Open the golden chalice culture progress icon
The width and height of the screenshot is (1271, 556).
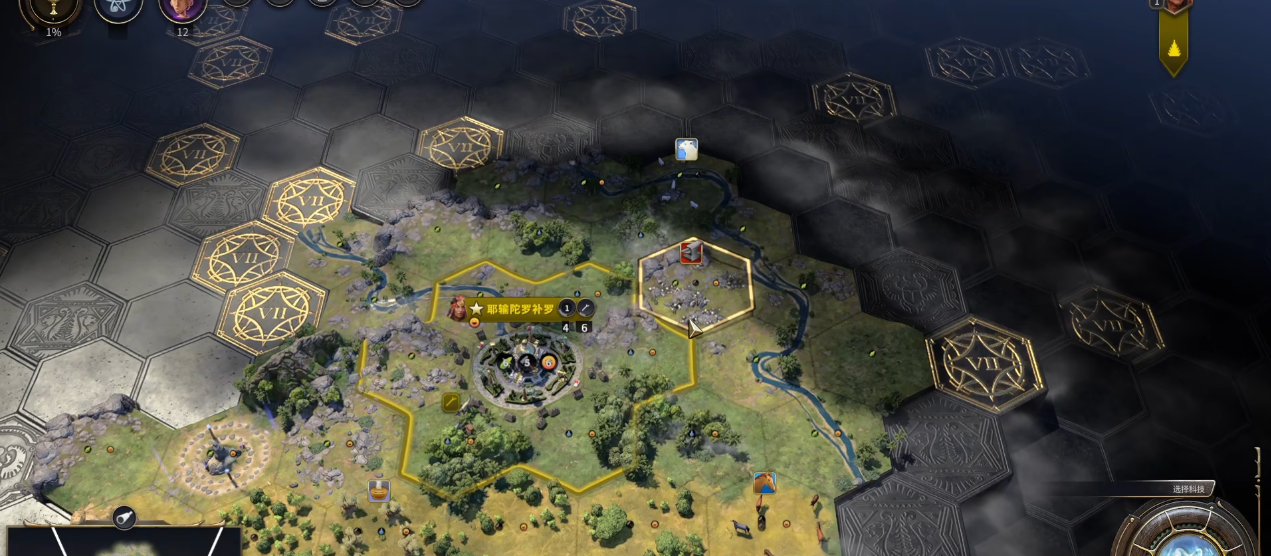click(52, 8)
